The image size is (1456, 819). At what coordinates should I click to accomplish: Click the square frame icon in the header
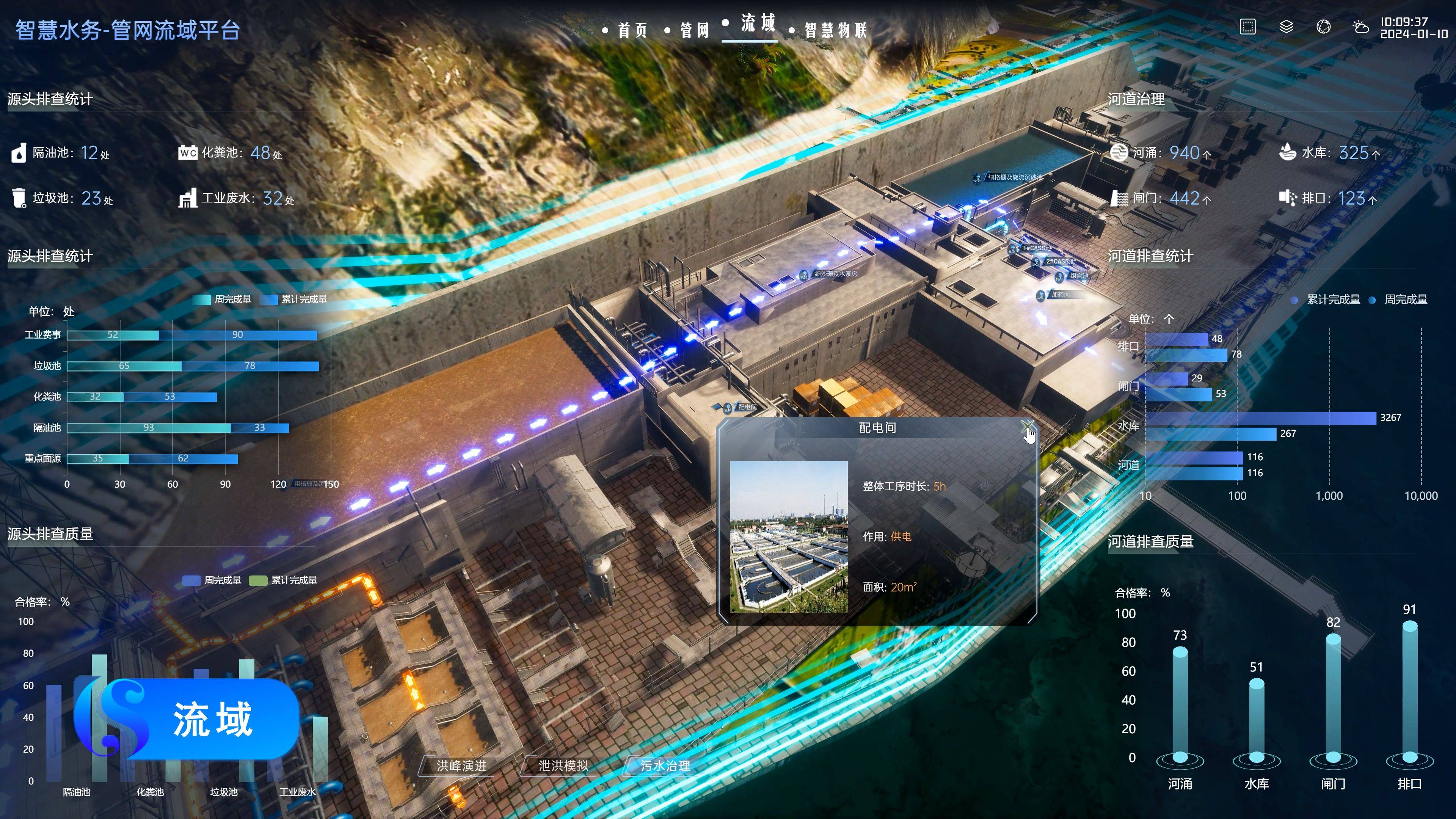coord(1247,27)
